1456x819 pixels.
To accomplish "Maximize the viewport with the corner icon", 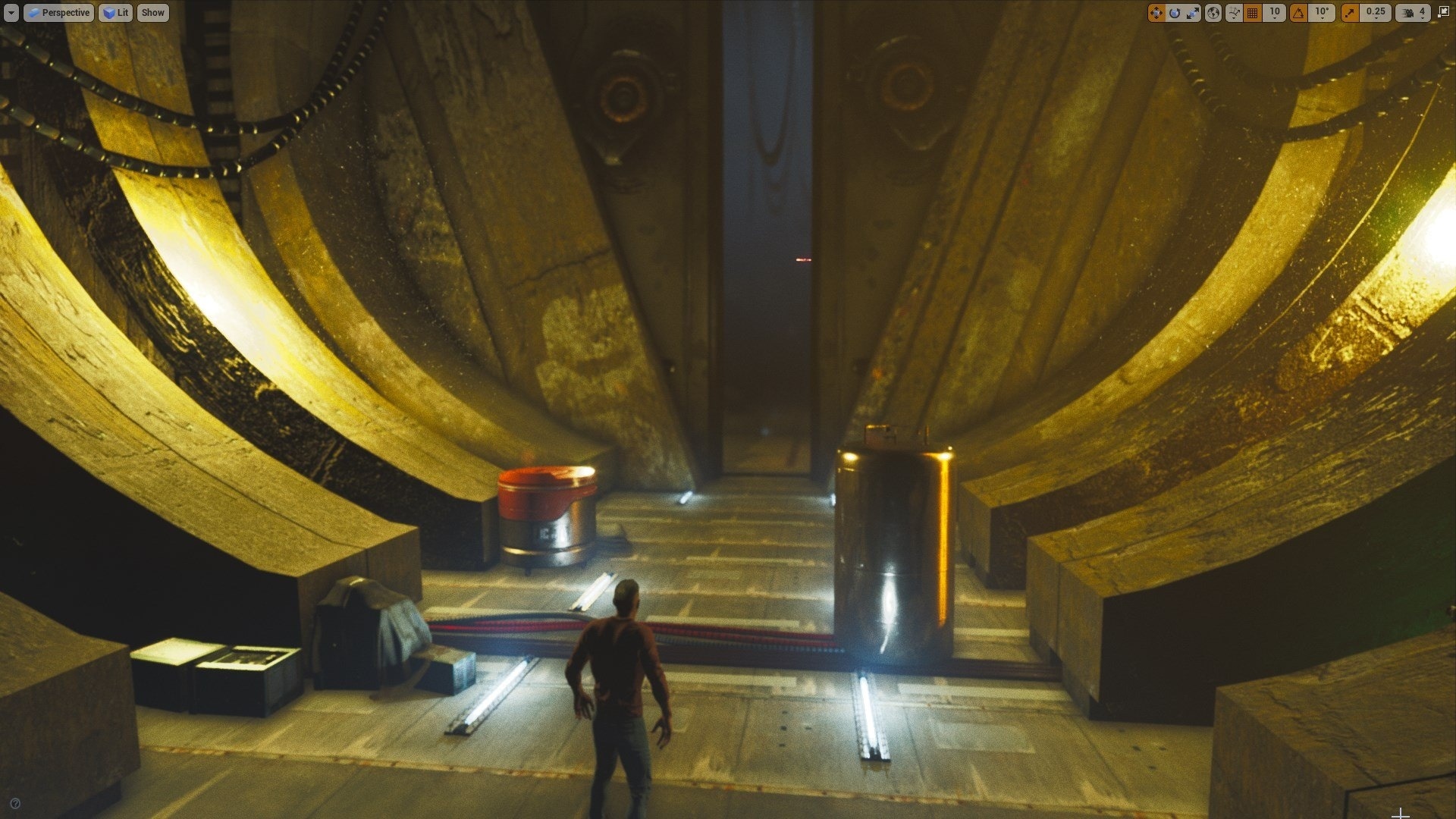I will (x=1444, y=12).
